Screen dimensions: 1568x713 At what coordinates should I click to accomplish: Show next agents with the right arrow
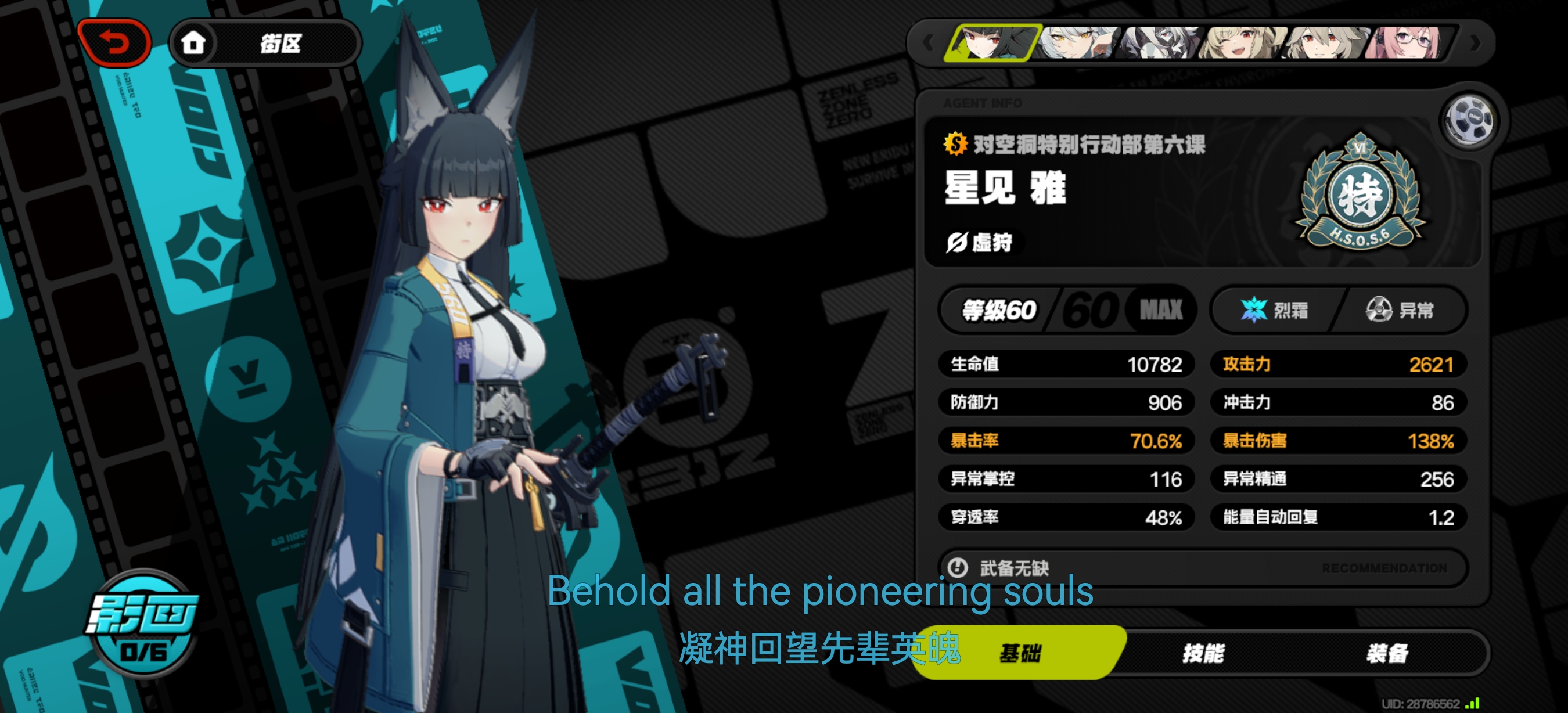click(1475, 42)
